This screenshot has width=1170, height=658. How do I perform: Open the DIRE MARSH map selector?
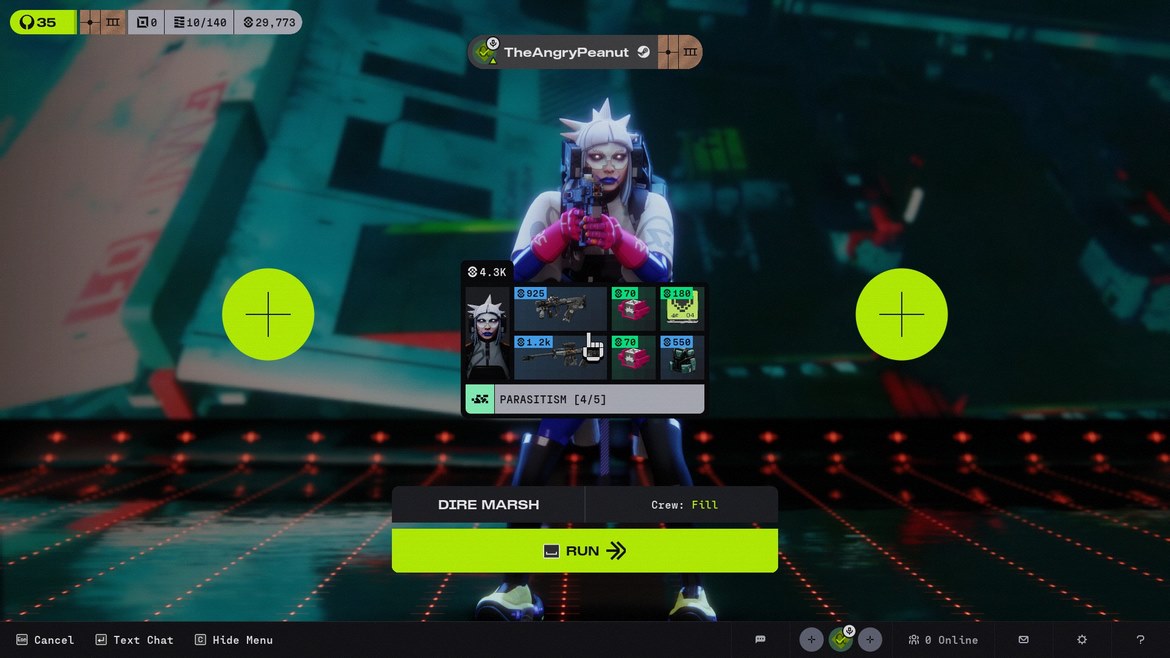488,505
